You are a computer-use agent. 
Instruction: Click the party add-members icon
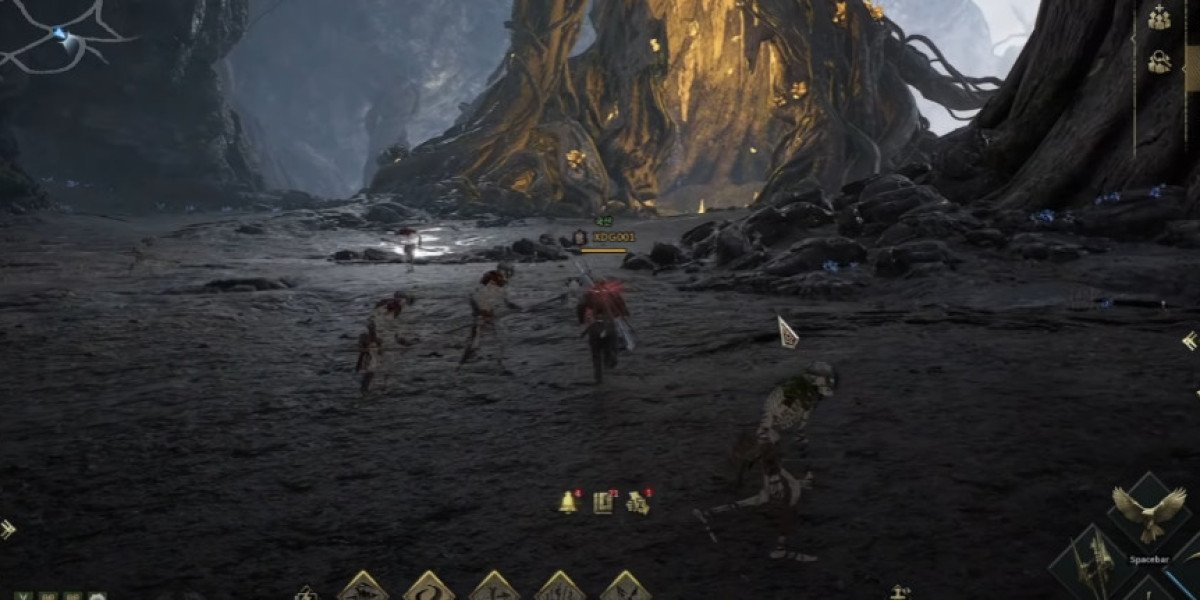[x=1159, y=18]
